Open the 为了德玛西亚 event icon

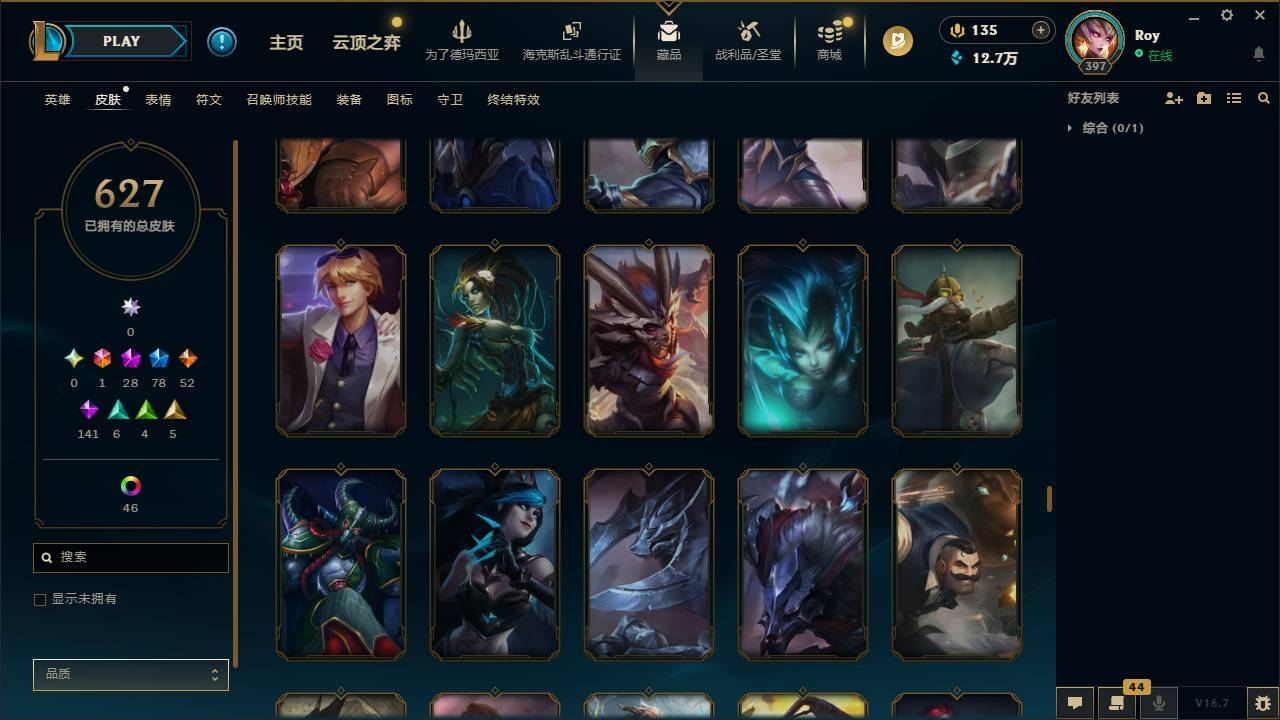click(461, 40)
